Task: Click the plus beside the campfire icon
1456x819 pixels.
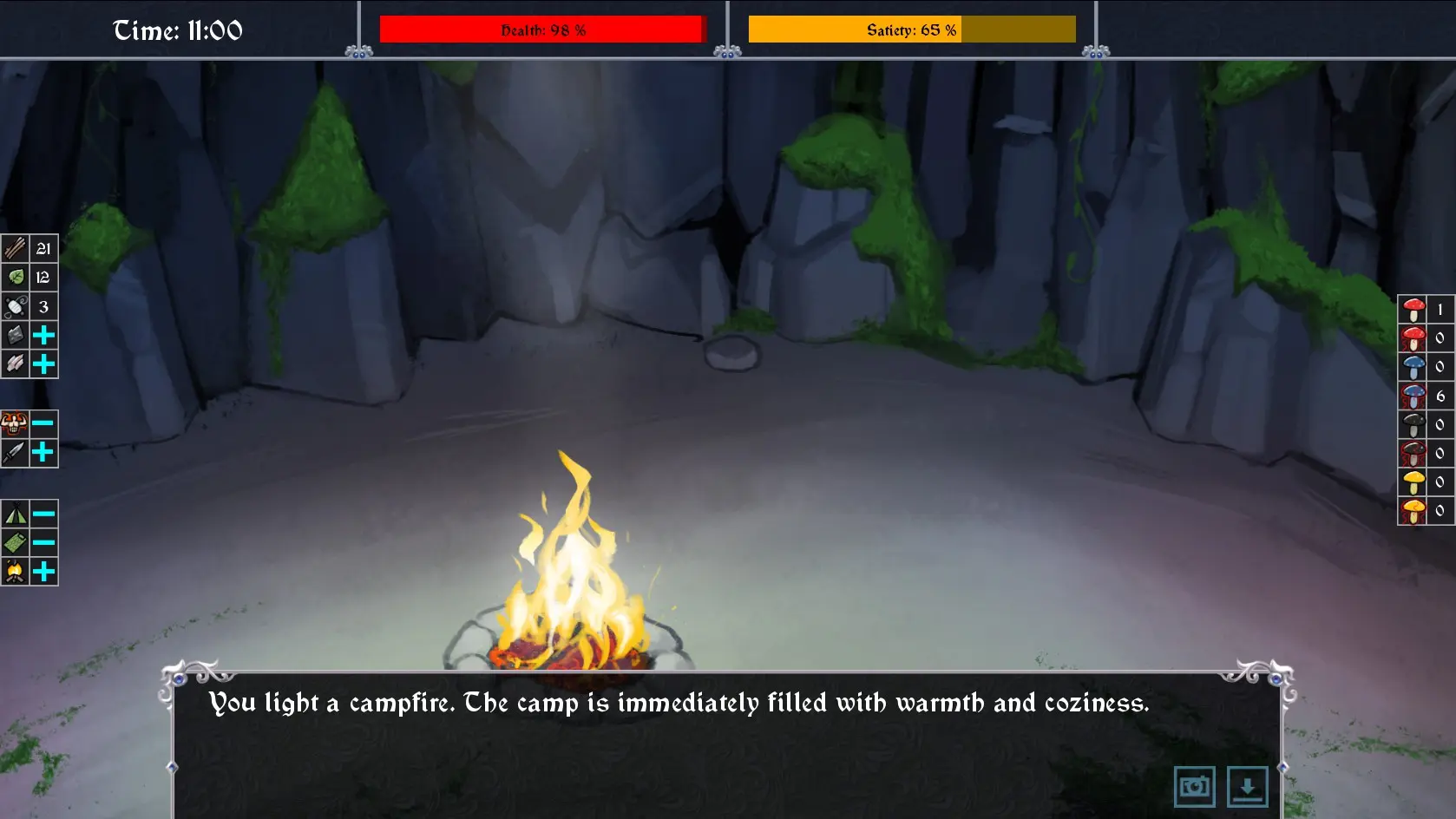Action: (x=43, y=572)
